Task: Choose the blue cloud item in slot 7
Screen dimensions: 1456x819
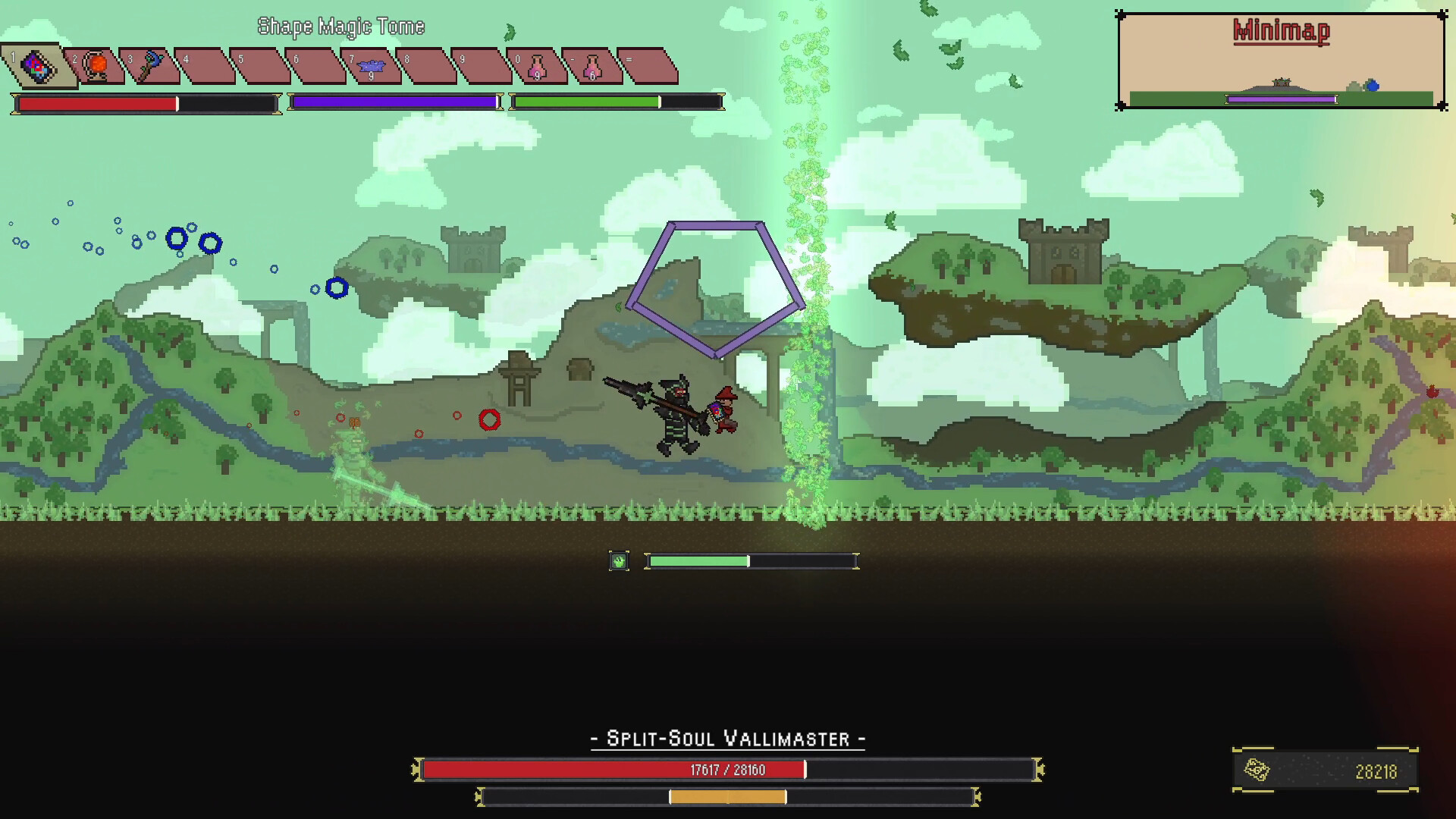Action: click(x=372, y=66)
